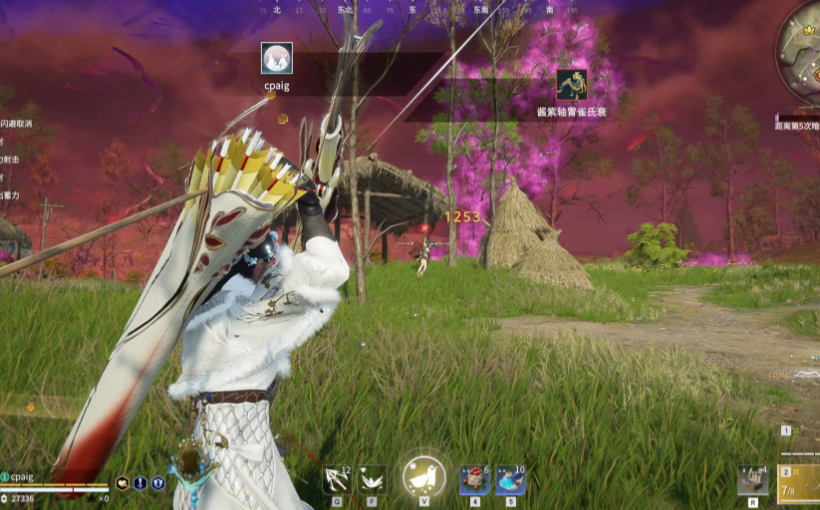Click the blue shield buff icon

coord(158,483)
